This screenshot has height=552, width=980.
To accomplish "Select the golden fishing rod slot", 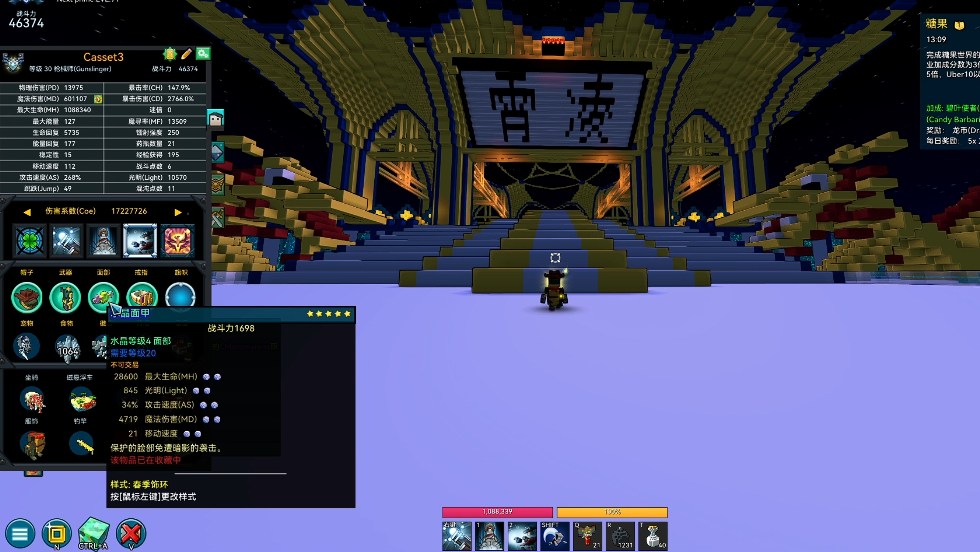I will 83,443.
